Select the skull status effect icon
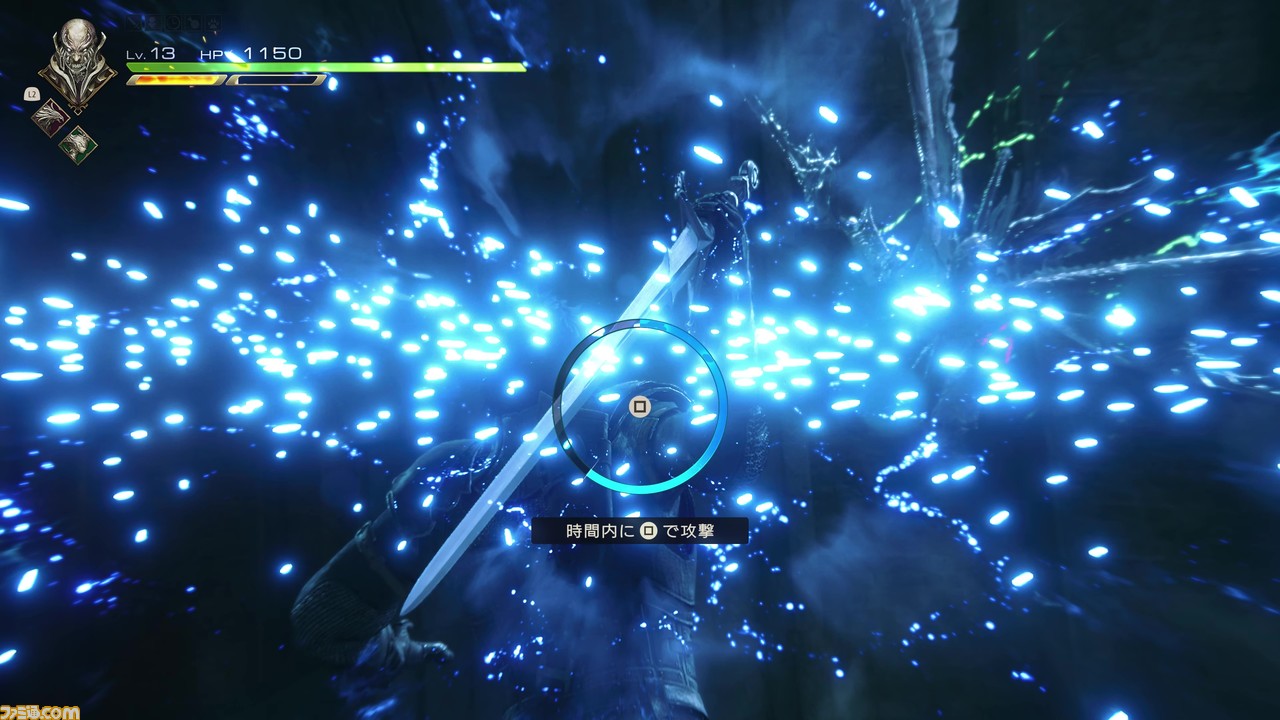The image size is (1280, 720). [152, 22]
